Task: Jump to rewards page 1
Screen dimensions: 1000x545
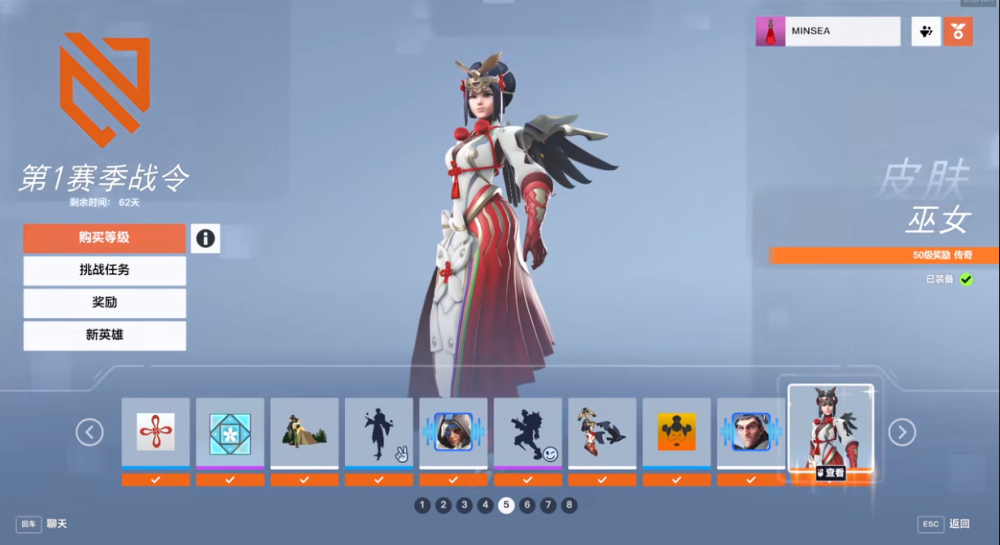Action: (422, 505)
